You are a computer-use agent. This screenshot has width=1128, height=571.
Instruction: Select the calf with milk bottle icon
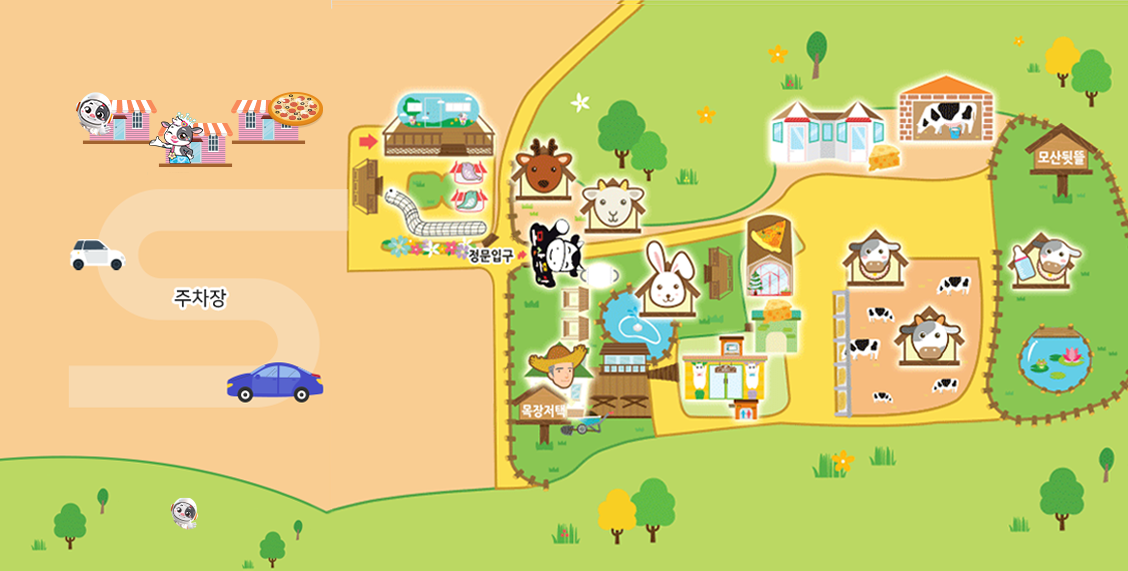pyautogui.click(x=1047, y=262)
